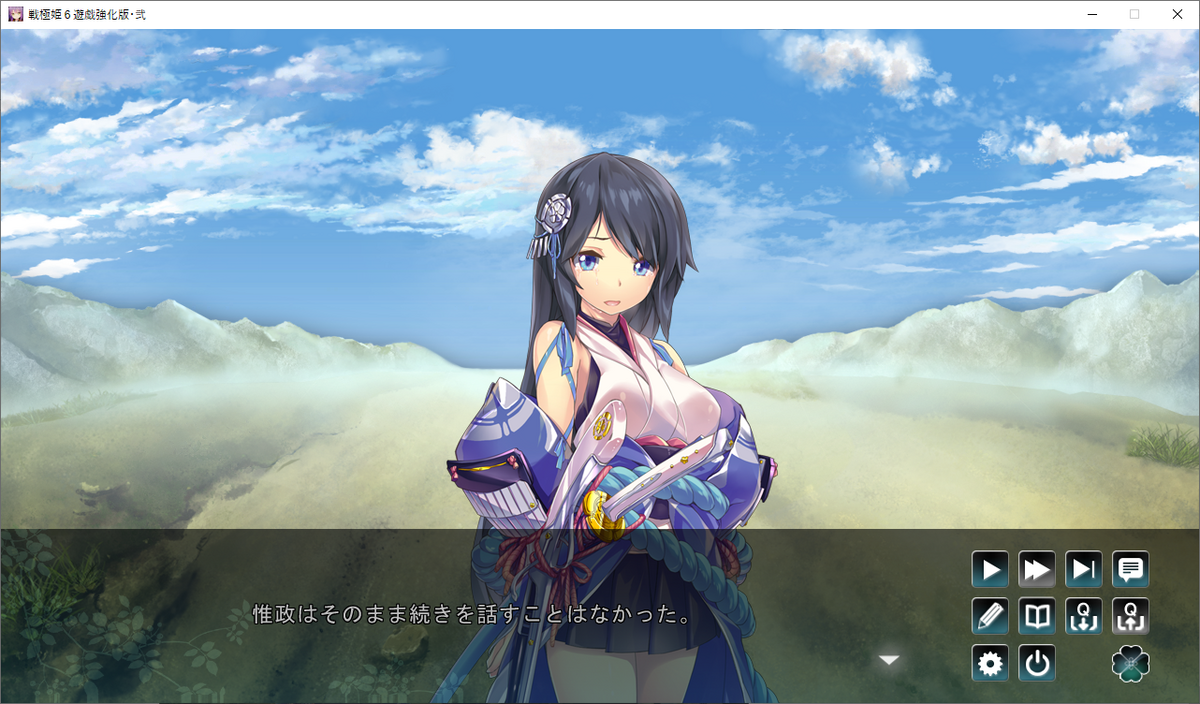The width and height of the screenshot is (1200, 704).
Task: Skip ahead with the triangle-and-bar button
Action: tap(1084, 570)
